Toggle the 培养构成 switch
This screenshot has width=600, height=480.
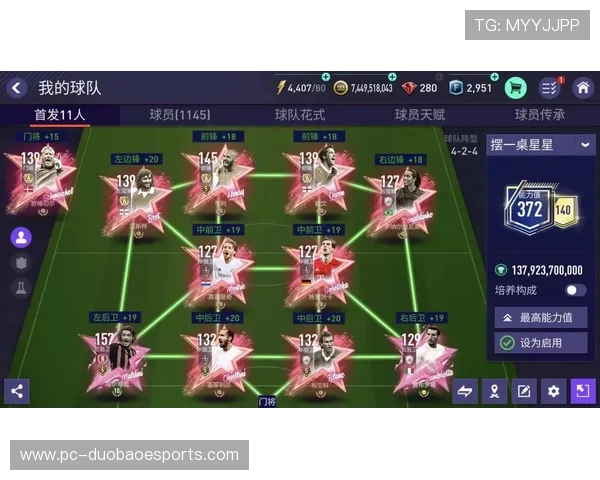click(x=575, y=290)
